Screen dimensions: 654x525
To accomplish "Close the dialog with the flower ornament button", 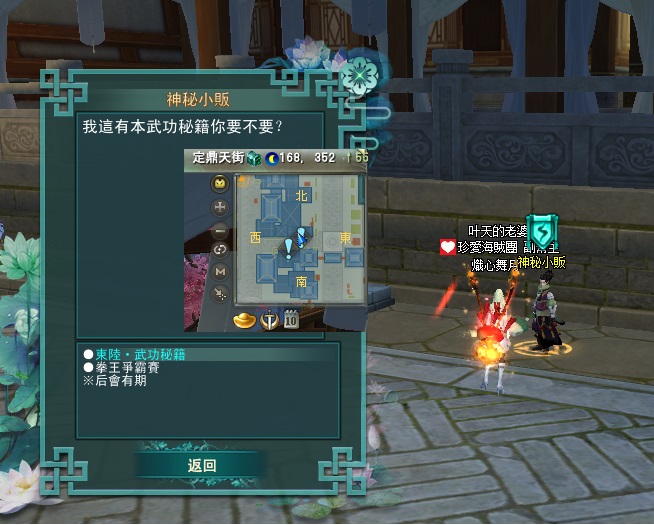I will (357, 76).
